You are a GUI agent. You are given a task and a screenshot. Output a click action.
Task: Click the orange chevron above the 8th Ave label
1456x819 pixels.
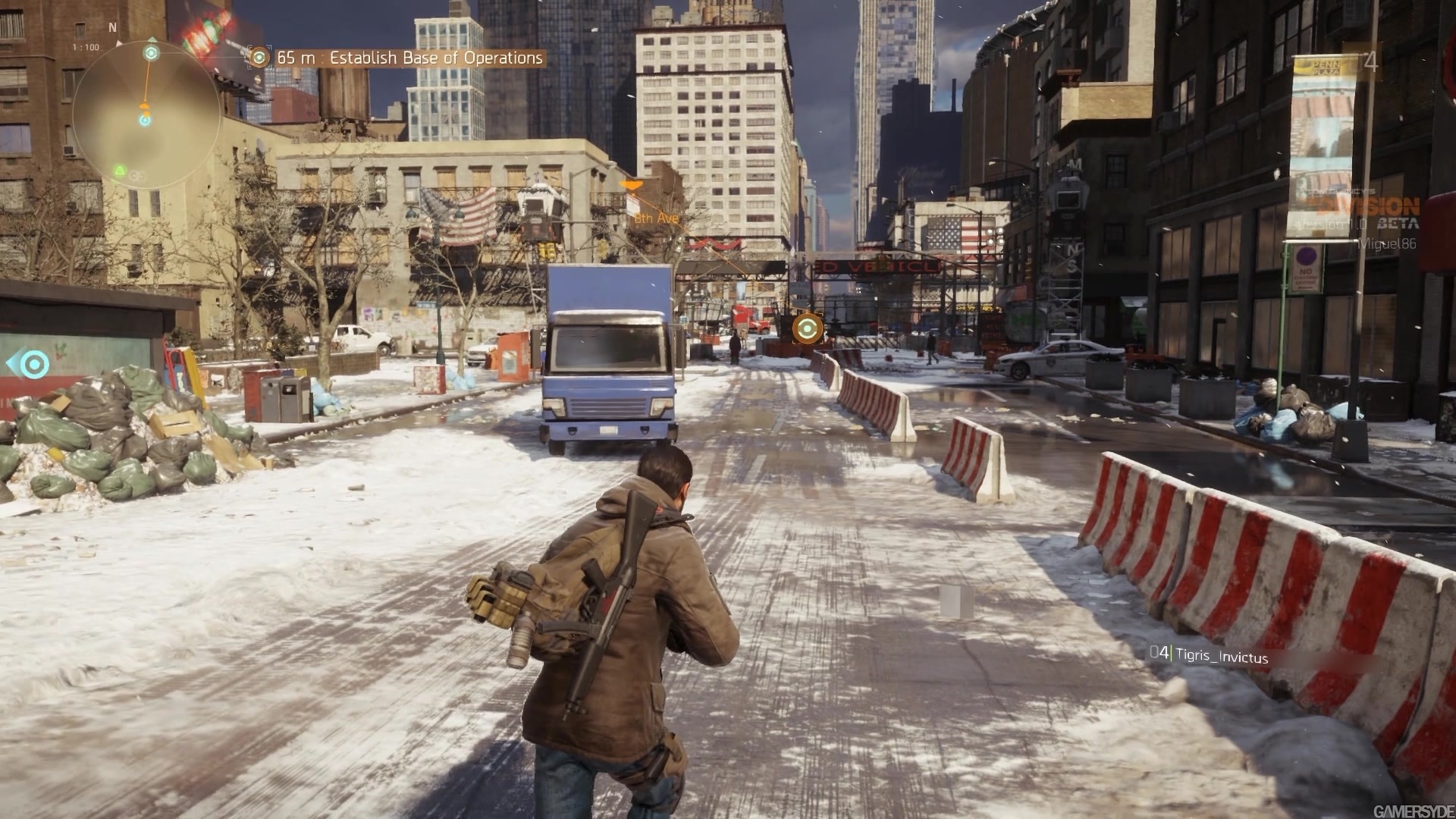[x=632, y=185]
